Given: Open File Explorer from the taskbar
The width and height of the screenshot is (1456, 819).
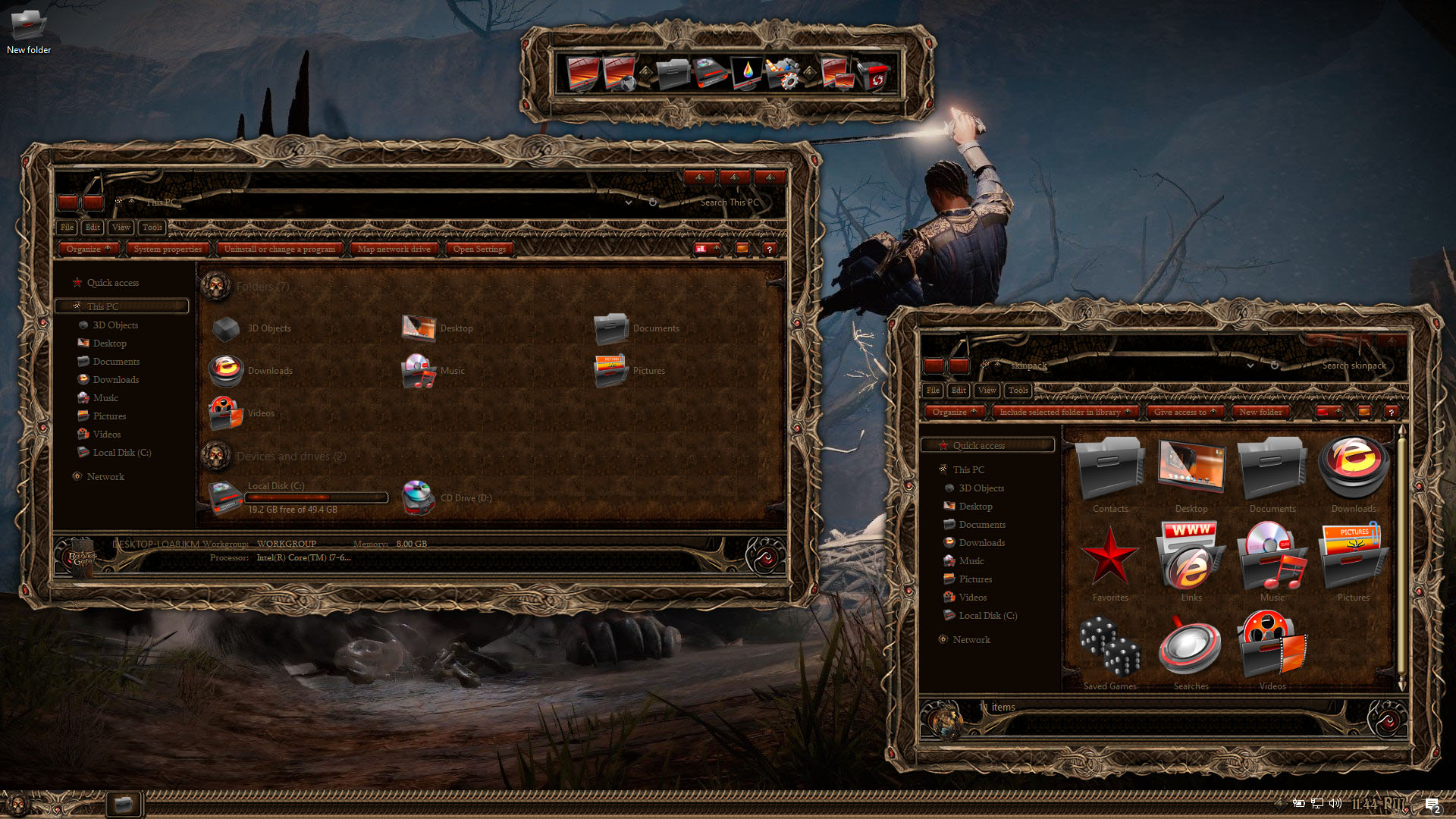Looking at the screenshot, I should 123,804.
